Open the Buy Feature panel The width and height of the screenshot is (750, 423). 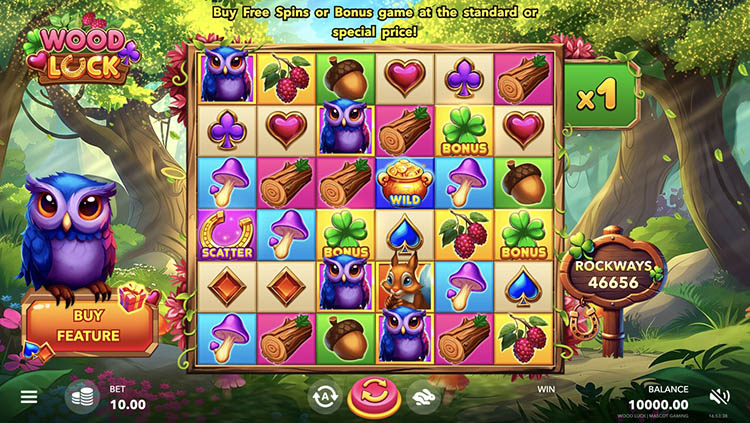click(x=90, y=325)
